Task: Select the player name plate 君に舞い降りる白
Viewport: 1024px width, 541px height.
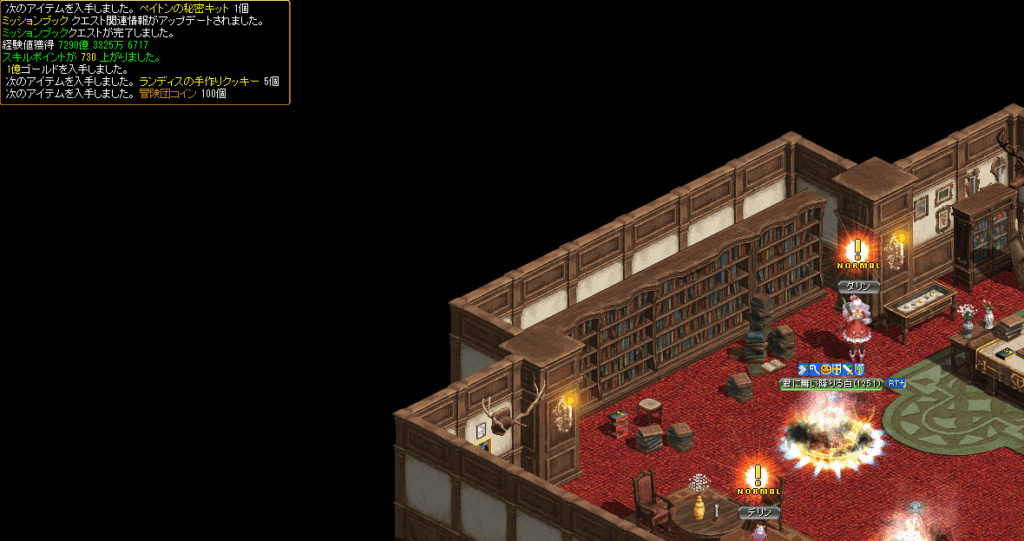Action: click(831, 383)
